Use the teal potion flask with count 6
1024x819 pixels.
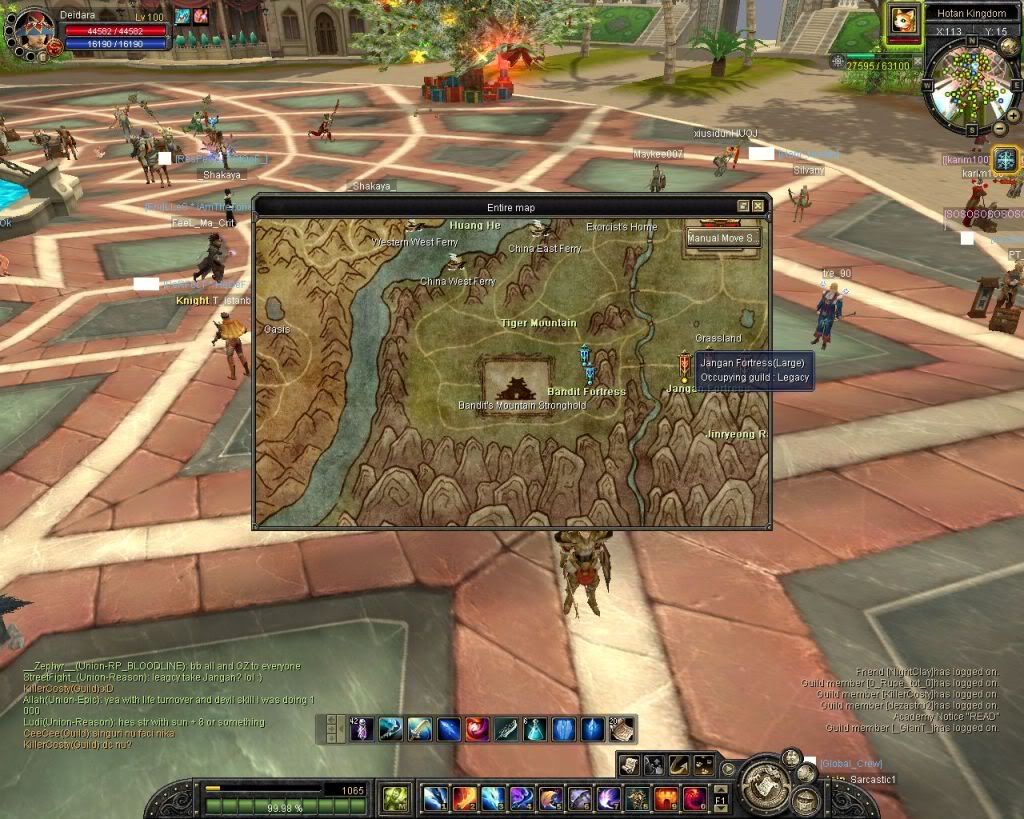[535, 729]
